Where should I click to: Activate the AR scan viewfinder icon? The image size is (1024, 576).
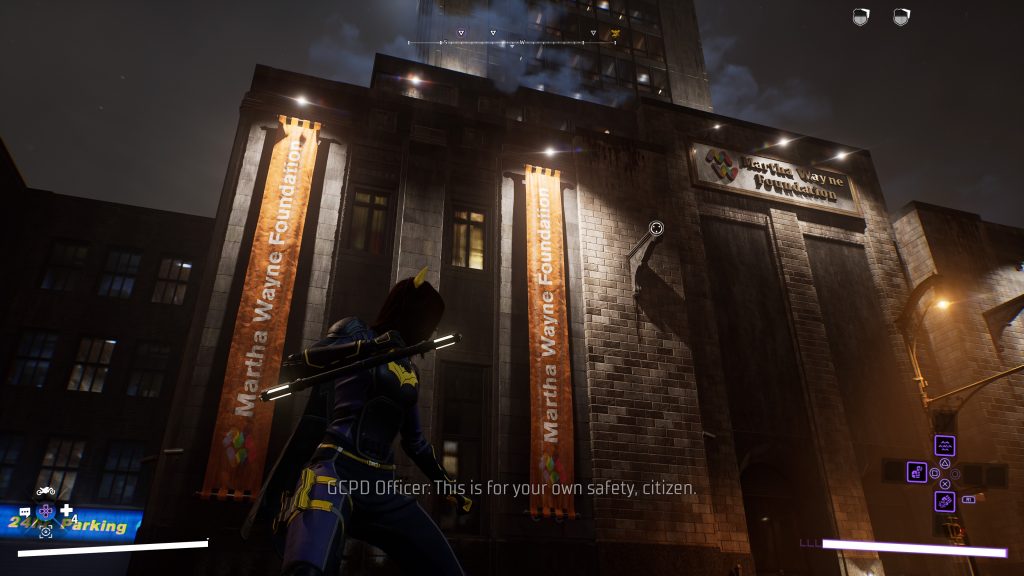pos(46,532)
